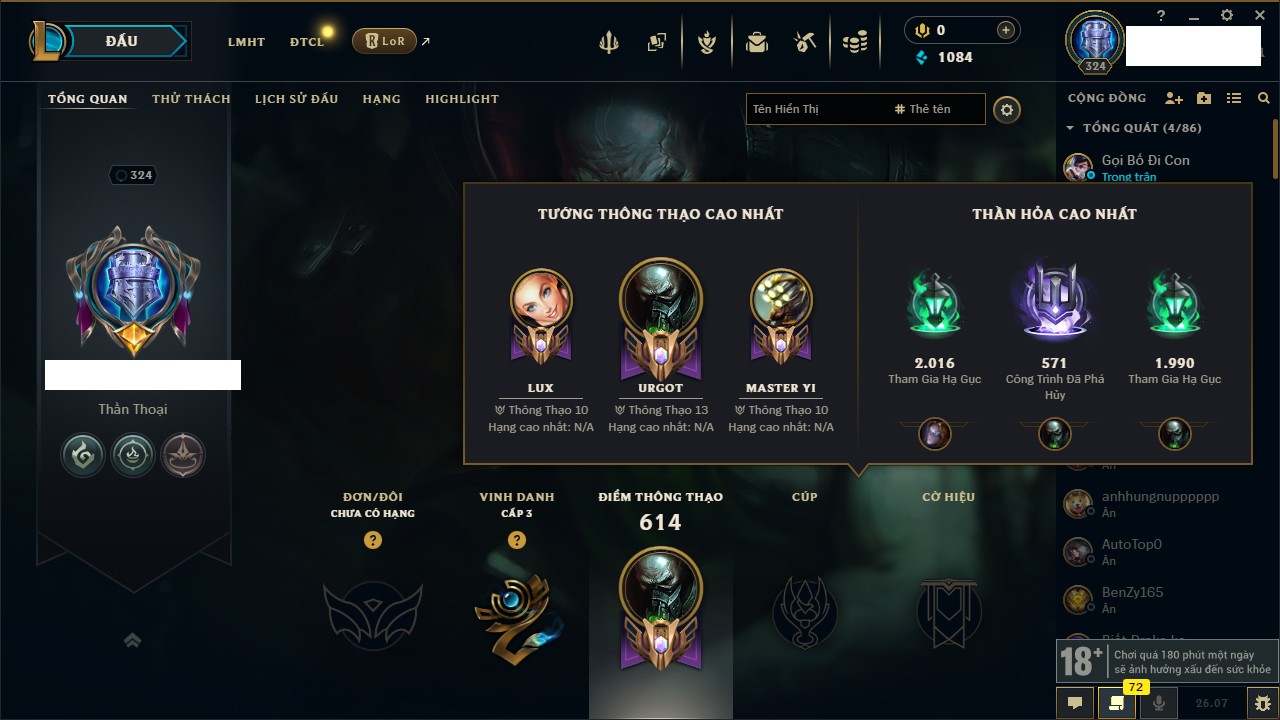Switch to the THỬ THÁCH tab
Viewport: 1280px width, 720px height.
(191, 99)
